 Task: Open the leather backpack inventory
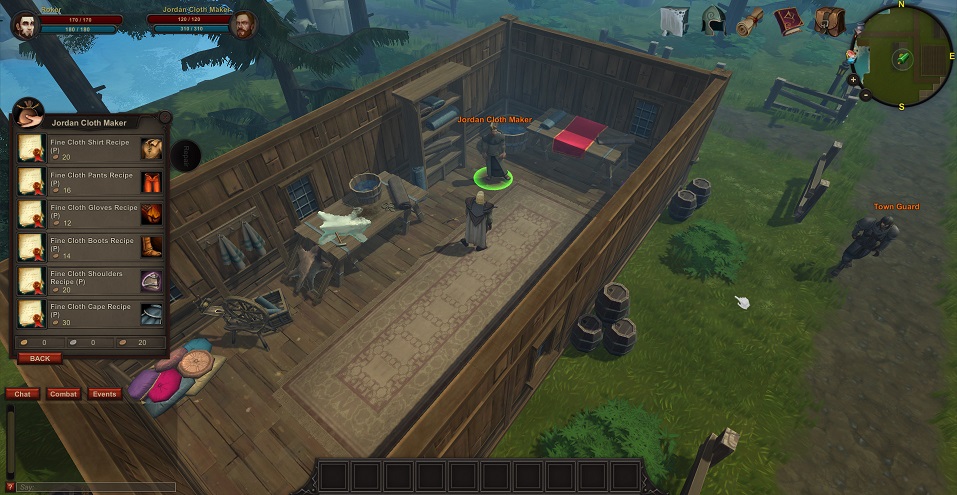[x=829, y=21]
